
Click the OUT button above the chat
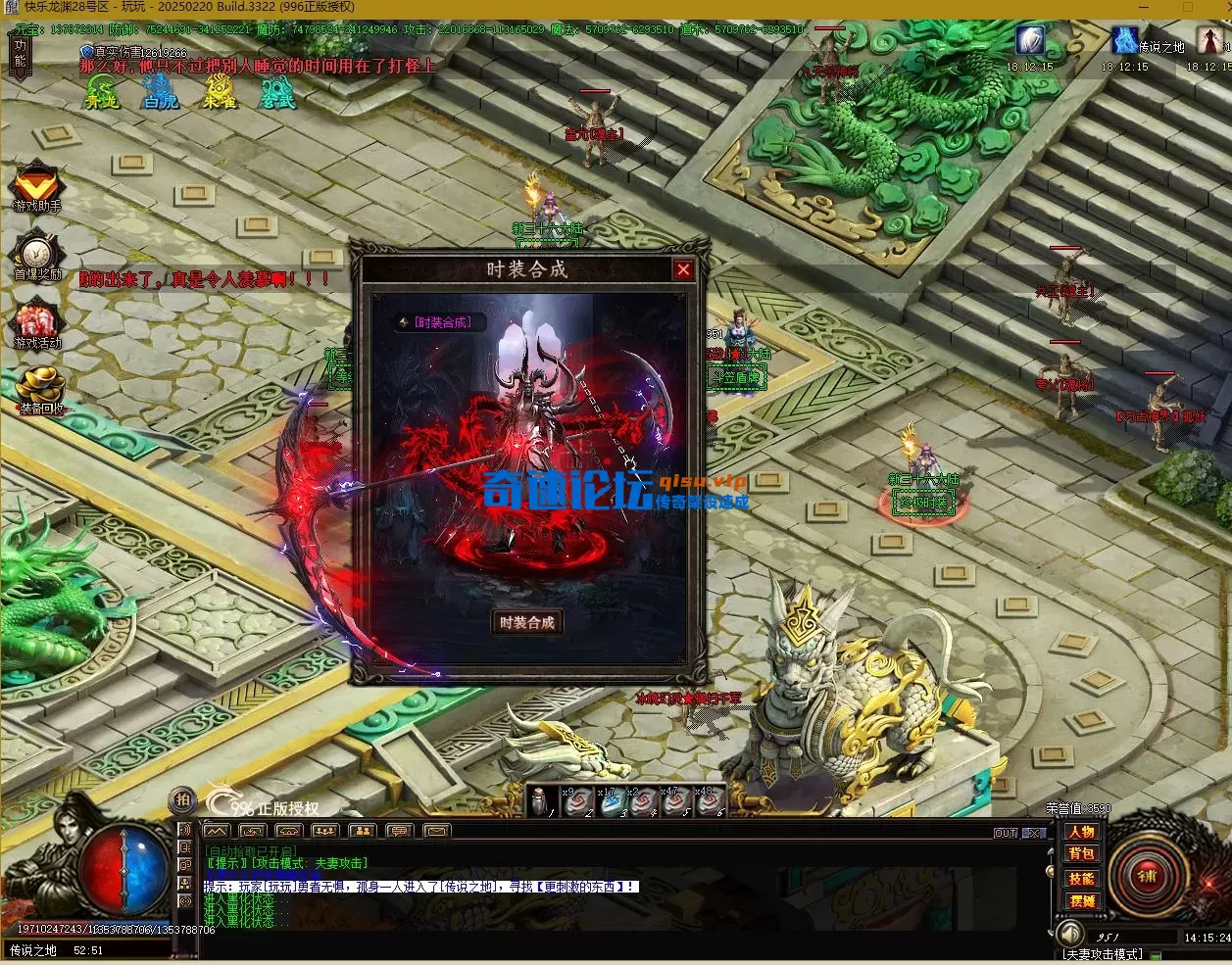point(1006,833)
